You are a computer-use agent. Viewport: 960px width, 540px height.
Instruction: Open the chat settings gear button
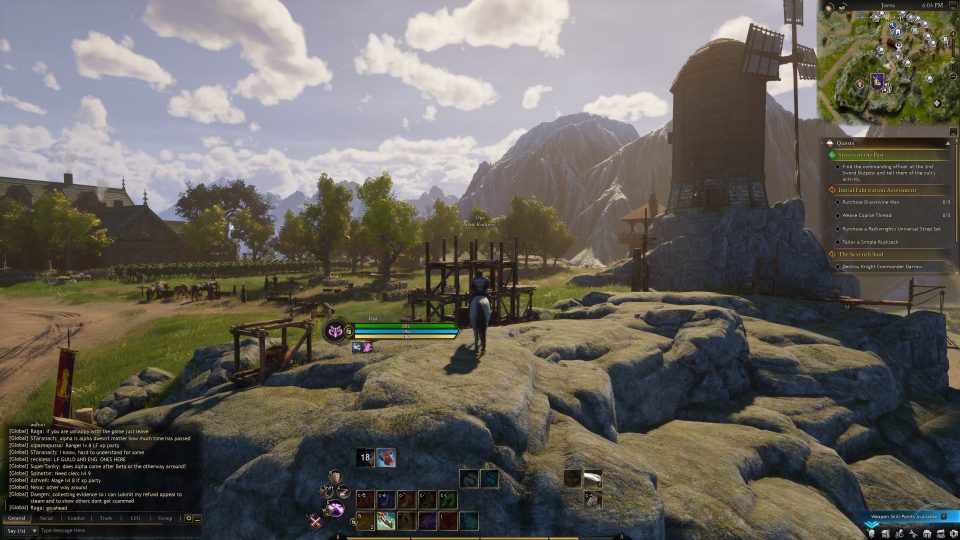coord(188,518)
